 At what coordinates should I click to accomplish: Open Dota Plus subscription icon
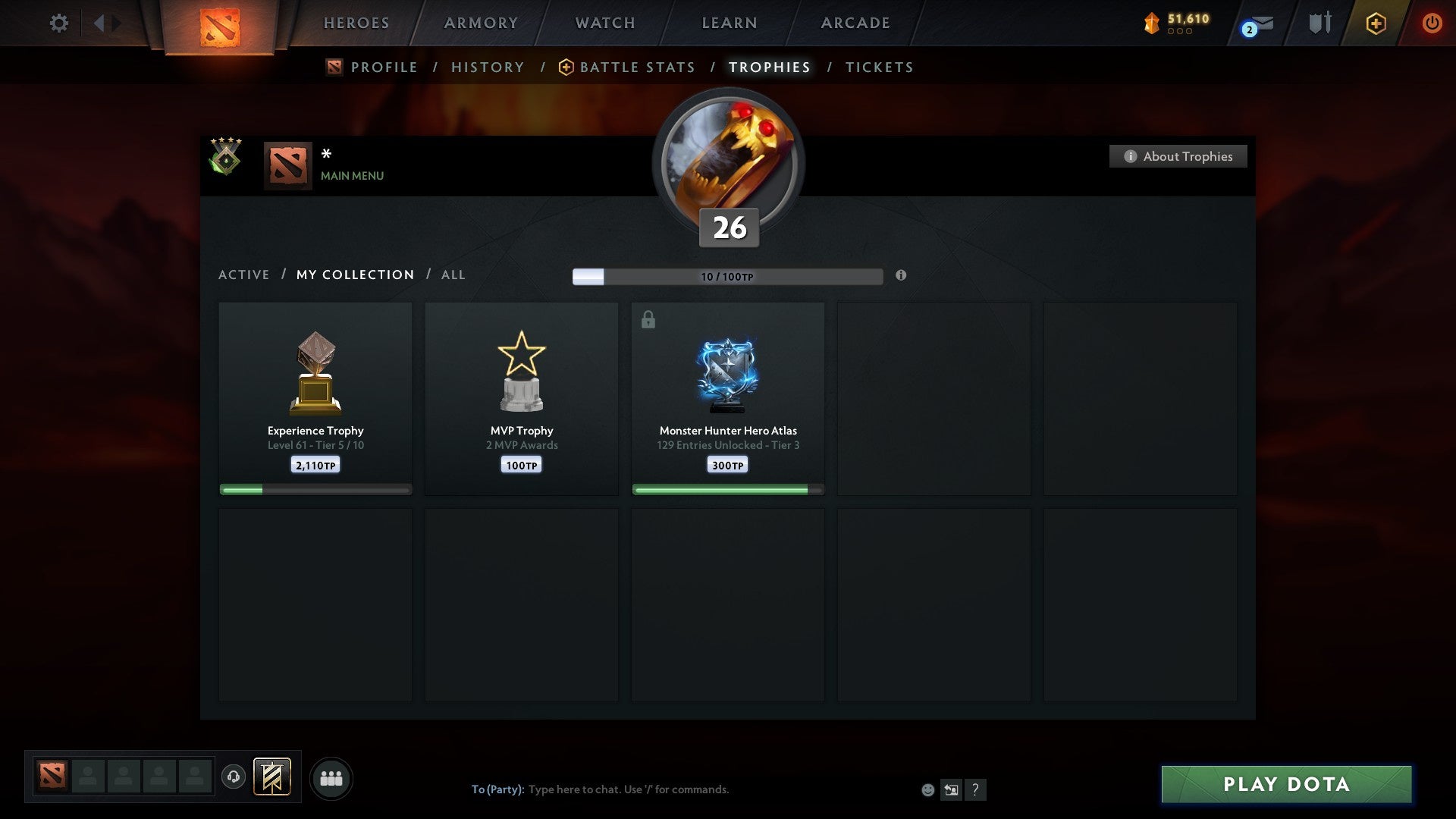1375,23
